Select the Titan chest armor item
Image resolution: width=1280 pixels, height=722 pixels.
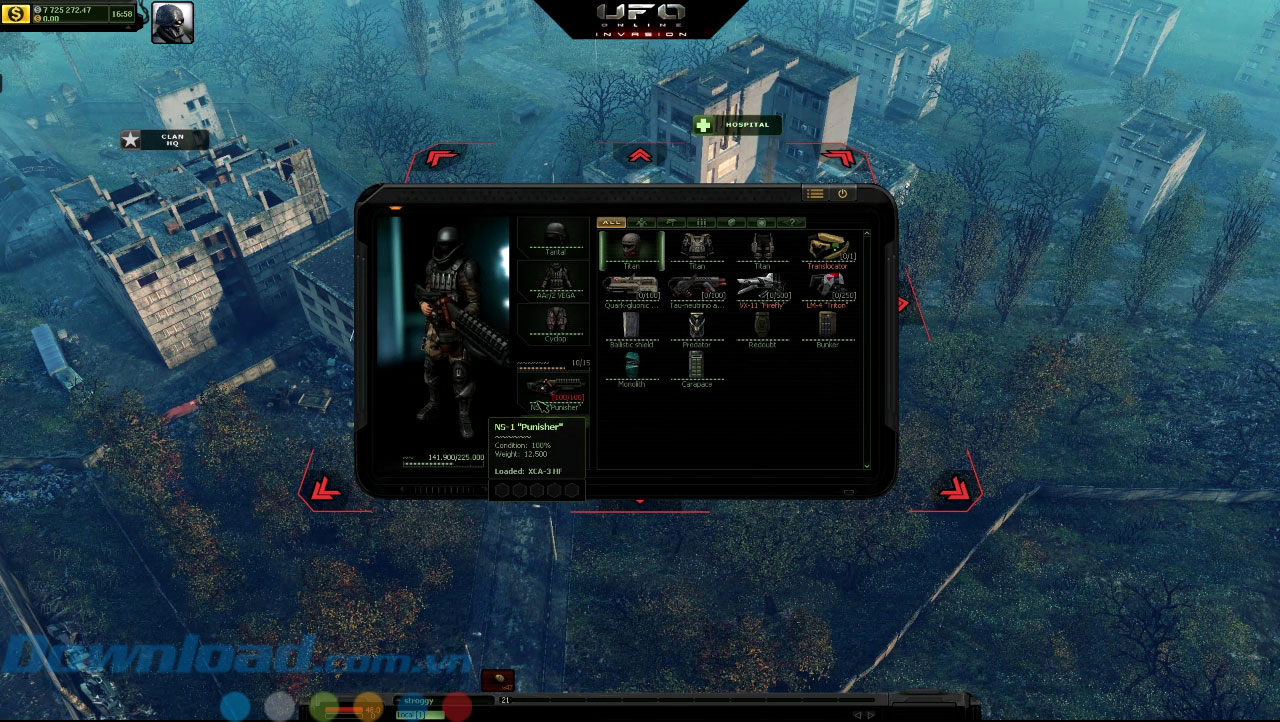(697, 248)
